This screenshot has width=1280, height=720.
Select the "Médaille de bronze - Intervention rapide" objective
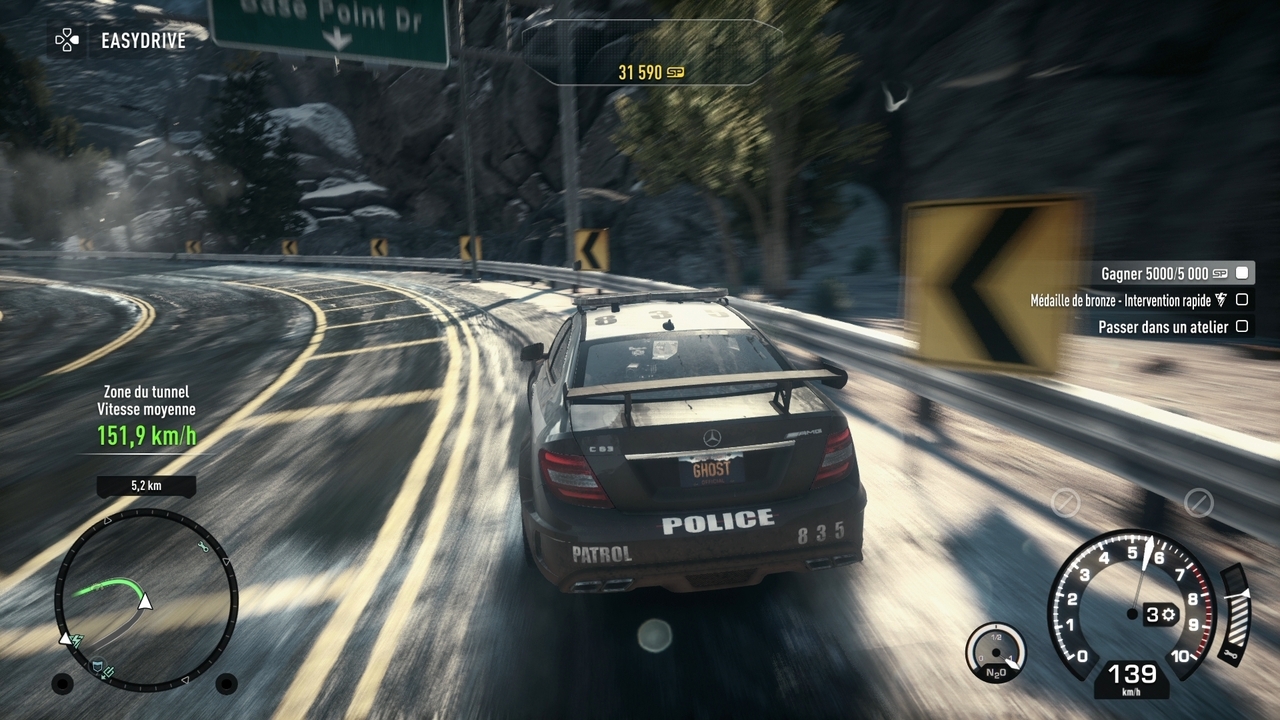[1130, 300]
